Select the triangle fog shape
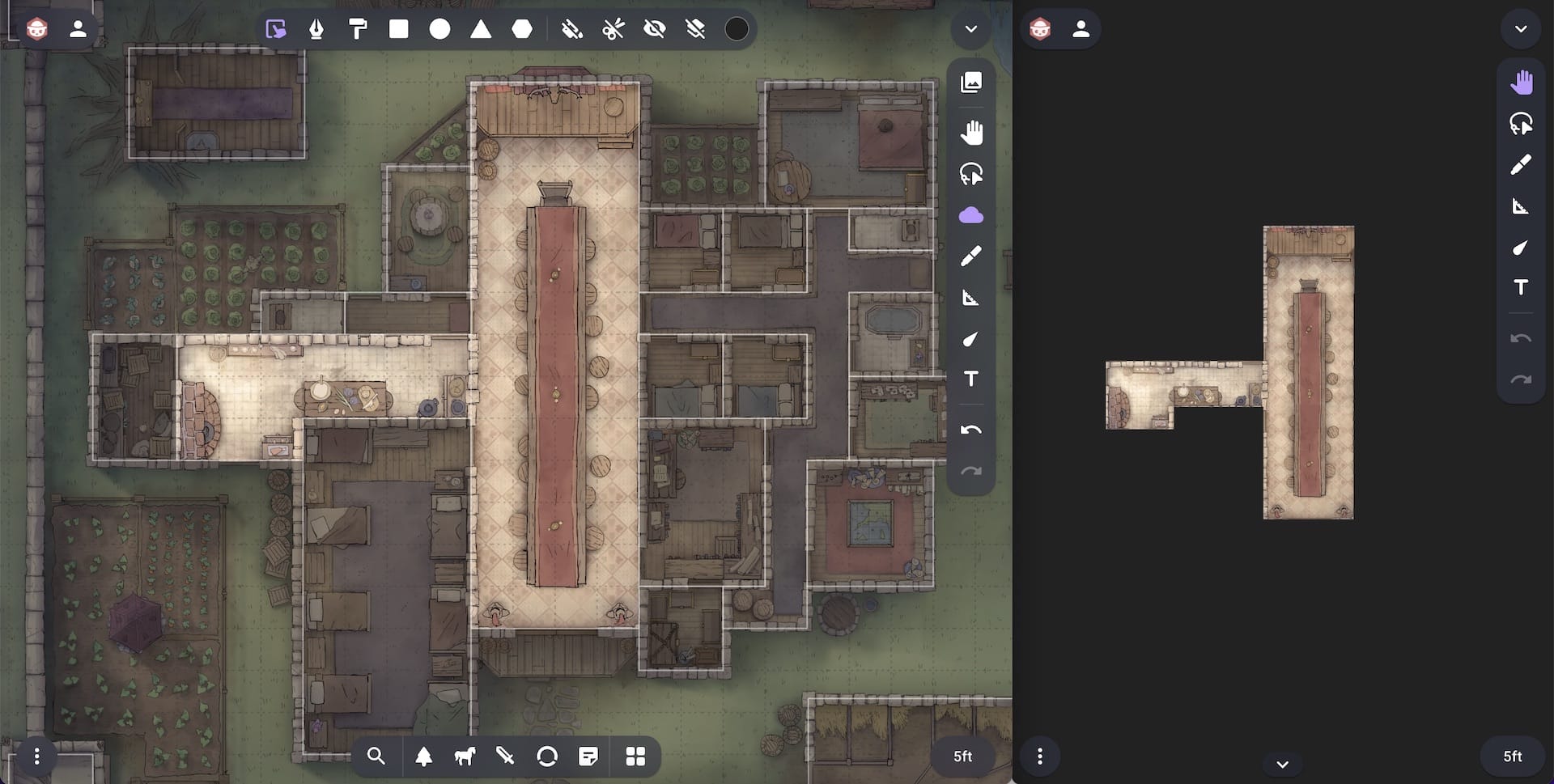The image size is (1554, 784). [x=481, y=29]
